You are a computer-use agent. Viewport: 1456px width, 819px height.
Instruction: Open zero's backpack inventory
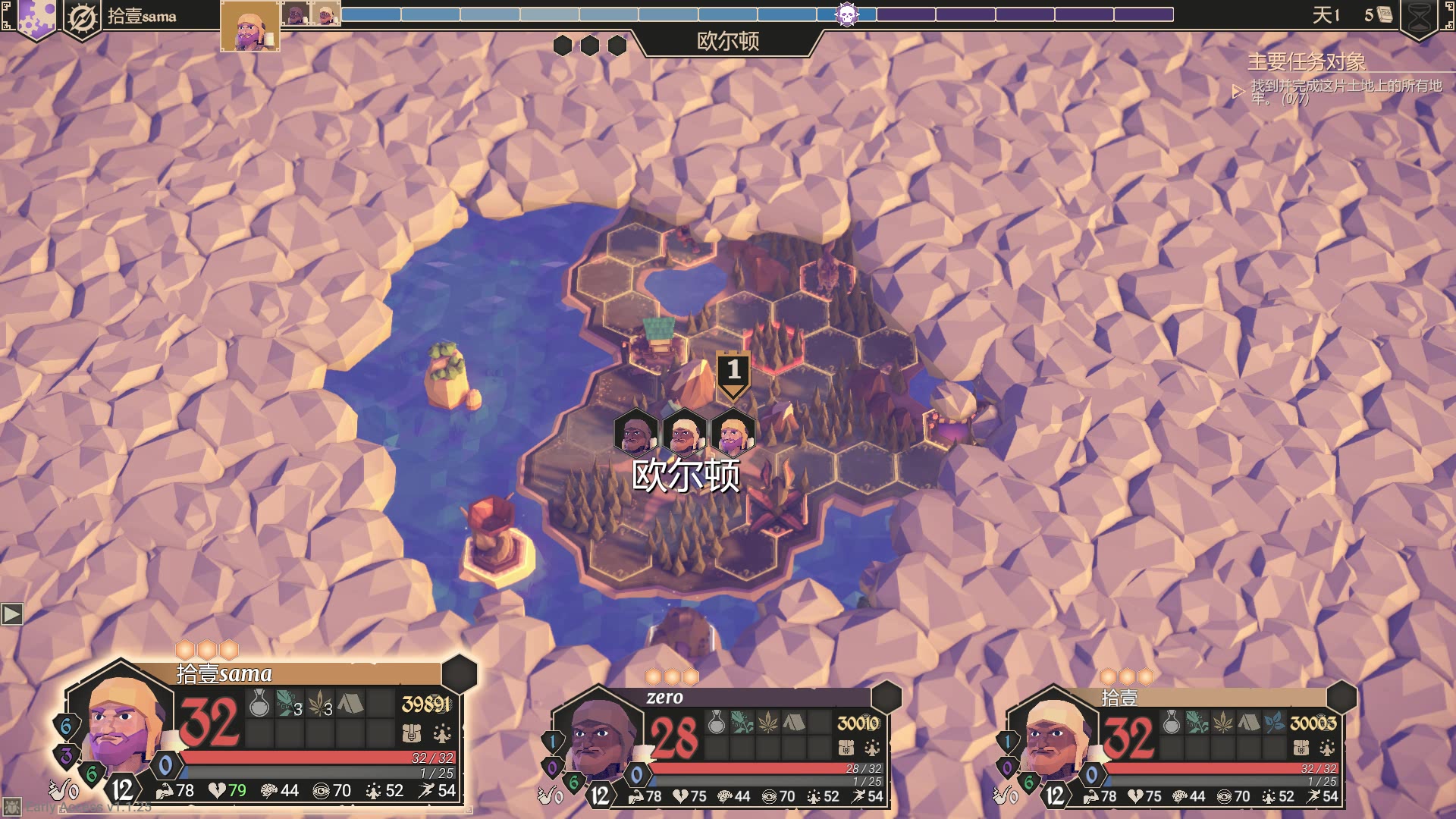click(x=846, y=748)
